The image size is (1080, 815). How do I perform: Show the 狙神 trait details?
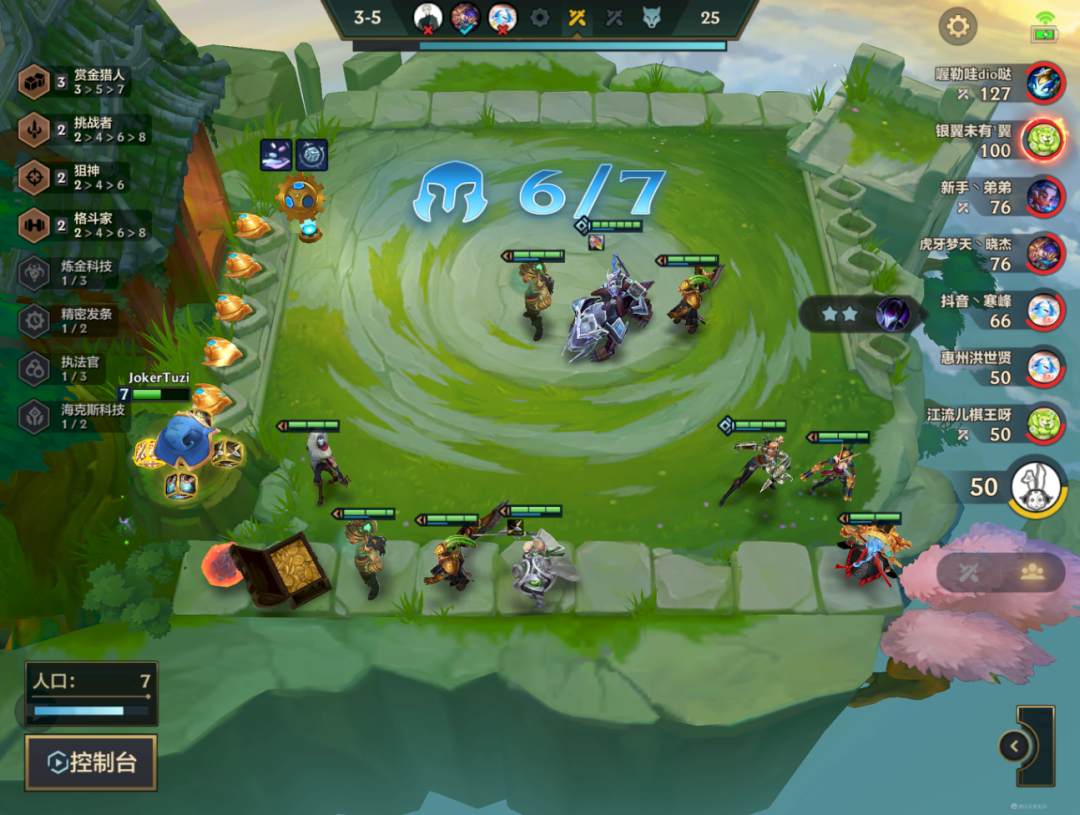point(85,177)
